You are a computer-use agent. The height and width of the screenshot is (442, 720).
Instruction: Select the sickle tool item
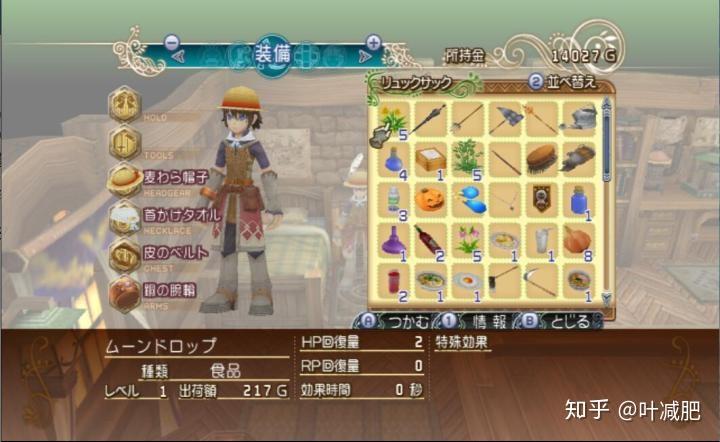(x=541, y=280)
